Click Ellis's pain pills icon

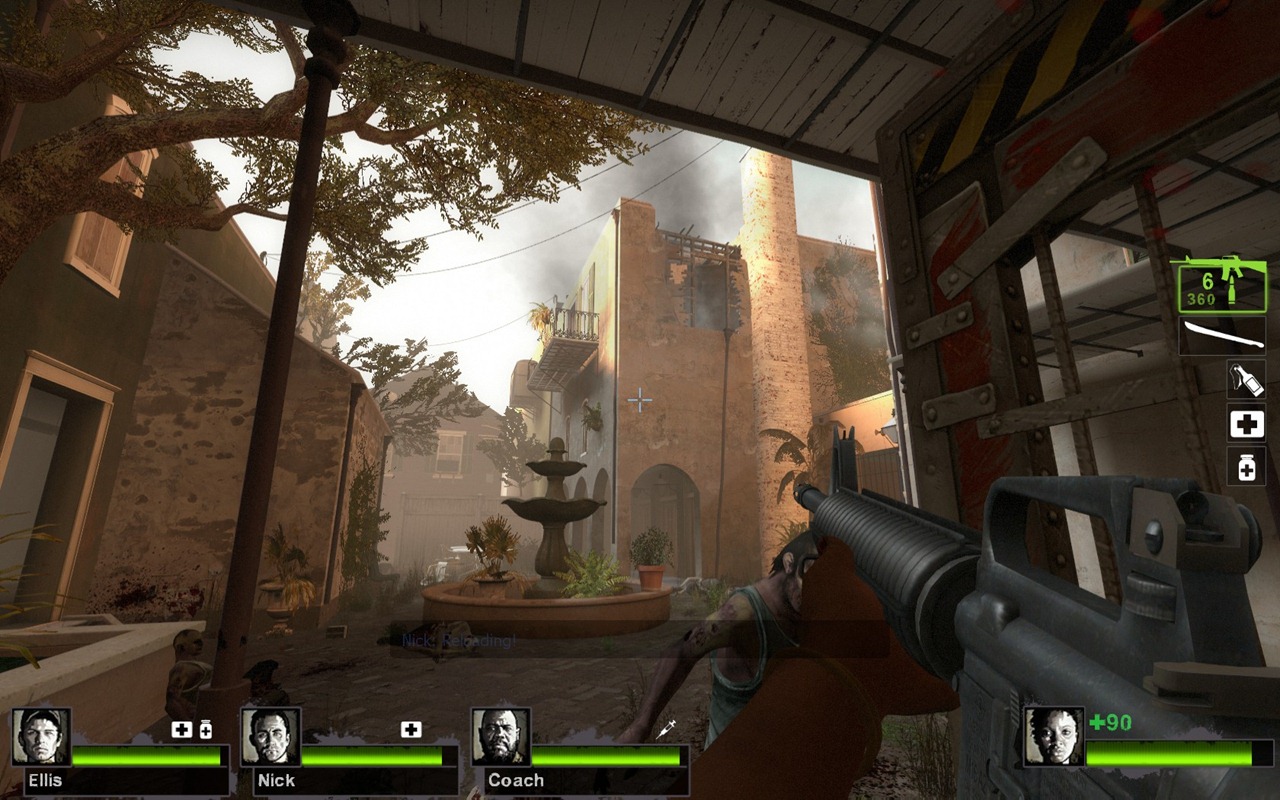click(x=206, y=730)
